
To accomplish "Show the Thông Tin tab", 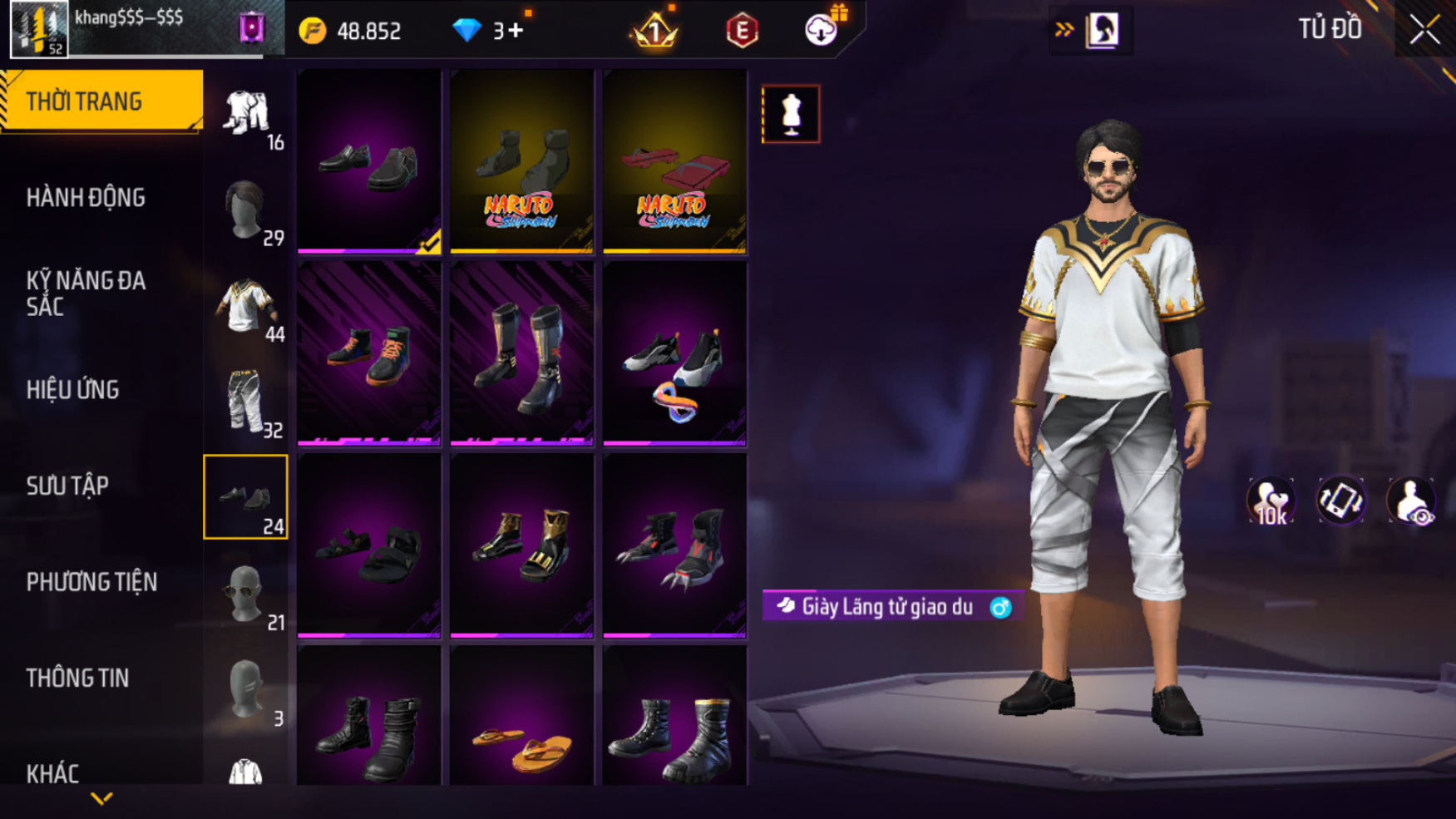I will 77,678.
